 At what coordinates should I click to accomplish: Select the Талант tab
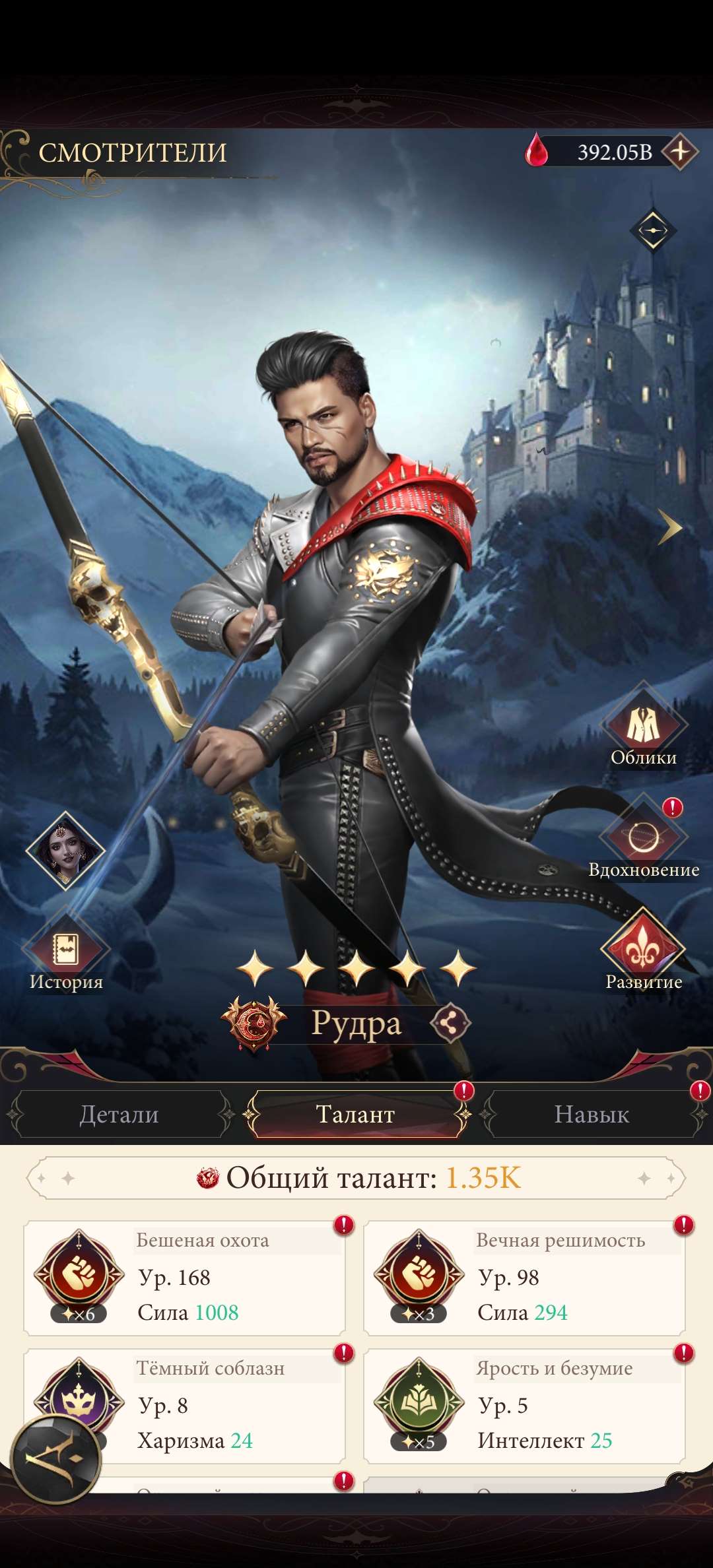[356, 1114]
